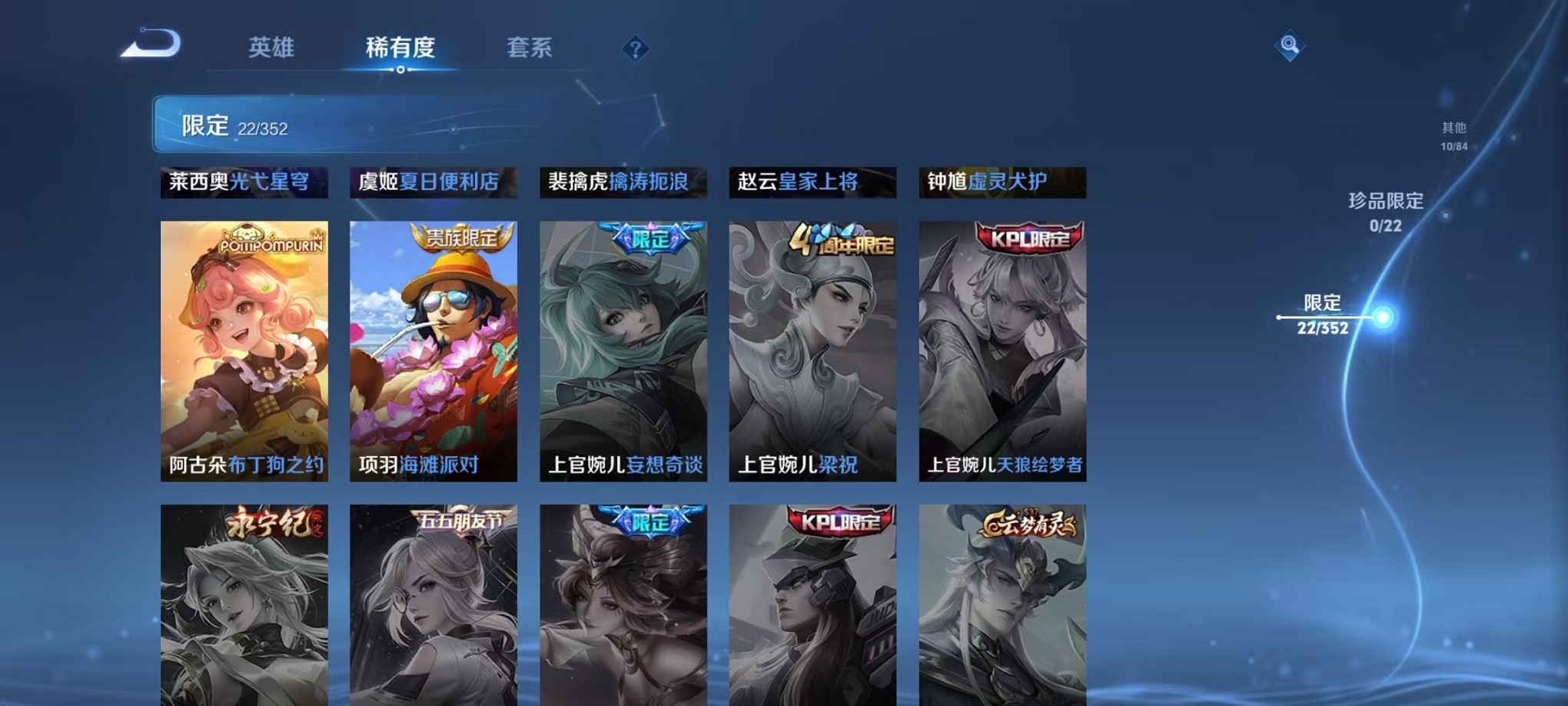Open the 上官婉儿妄想奇谈 skin thumbnail
The height and width of the screenshot is (706, 1568).
[623, 346]
